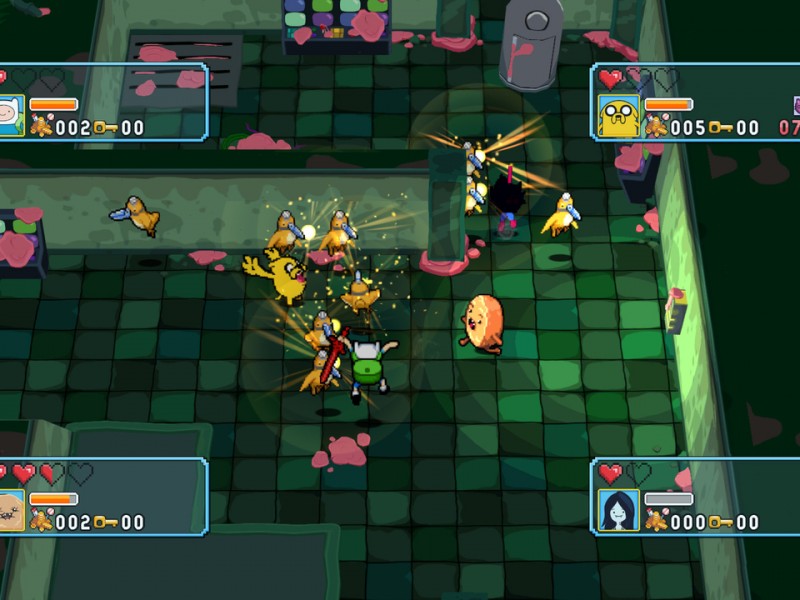The height and width of the screenshot is (600, 800).
Task: Choose Cinnamon Bun's player portrait
Action: pos(11,510)
